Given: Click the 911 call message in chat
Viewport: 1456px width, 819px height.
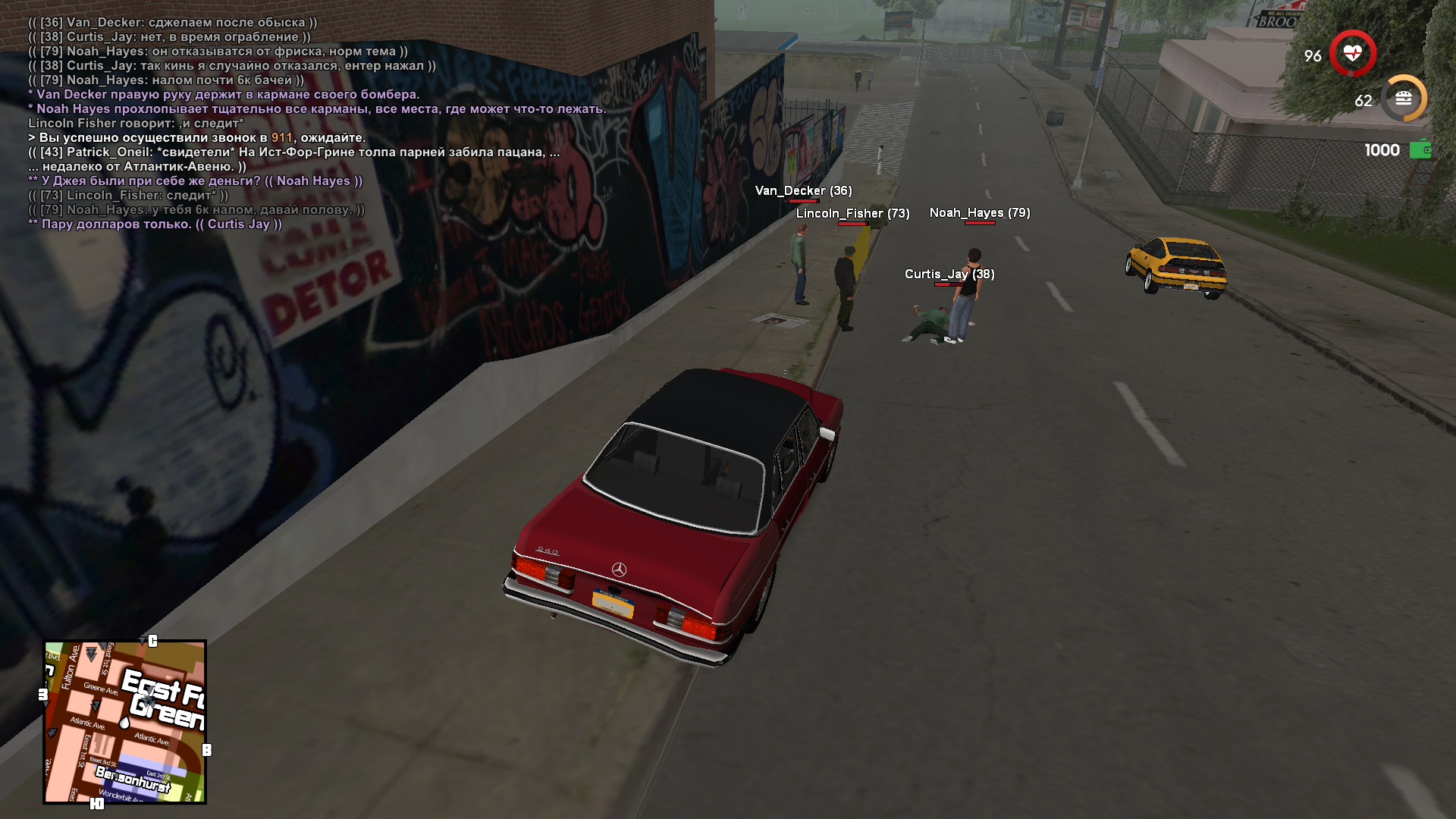Looking at the screenshot, I should pos(197,138).
